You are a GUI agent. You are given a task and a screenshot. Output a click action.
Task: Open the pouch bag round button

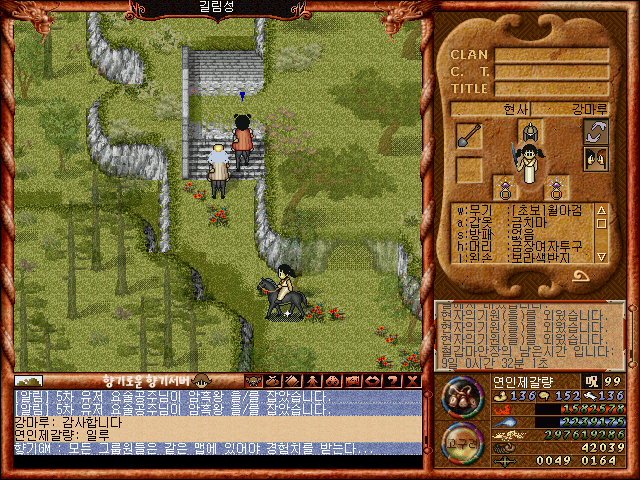(x=461, y=396)
